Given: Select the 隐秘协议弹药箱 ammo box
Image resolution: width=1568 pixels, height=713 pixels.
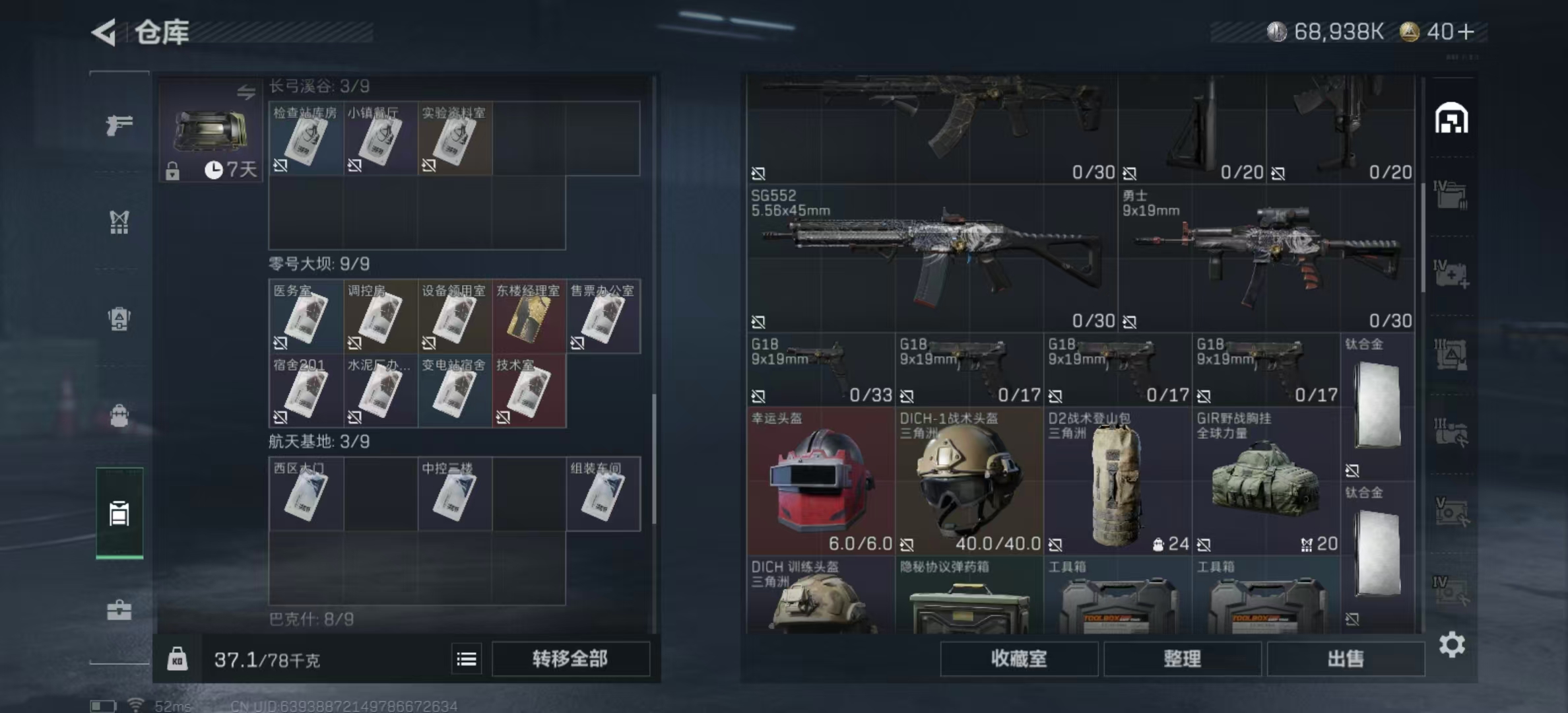Looking at the screenshot, I should click(969, 597).
